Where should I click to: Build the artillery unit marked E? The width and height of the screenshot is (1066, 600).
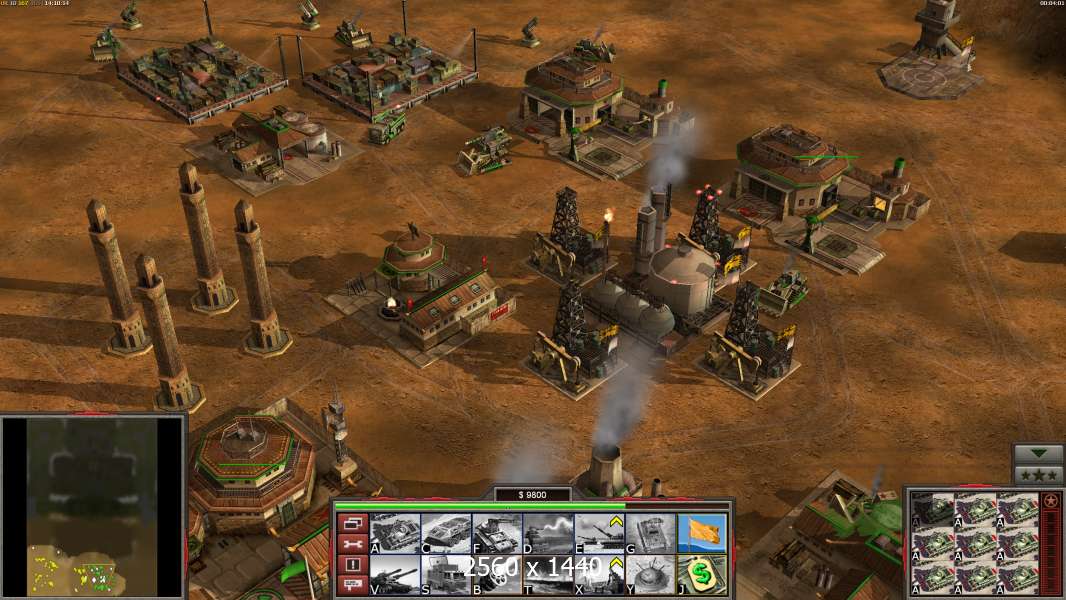[x=599, y=534]
